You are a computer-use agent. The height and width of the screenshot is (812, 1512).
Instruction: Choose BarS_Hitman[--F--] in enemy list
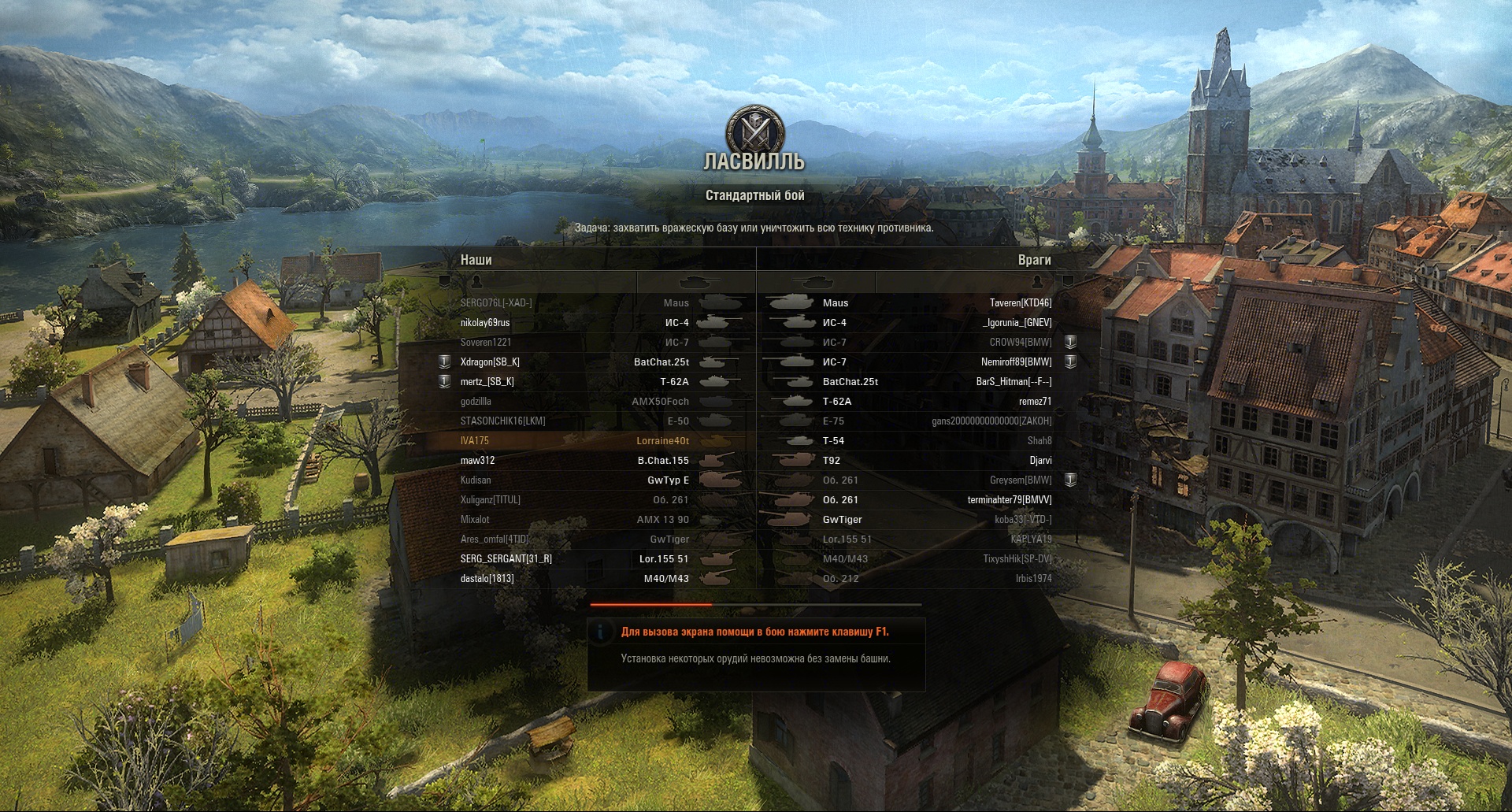(x=1014, y=382)
